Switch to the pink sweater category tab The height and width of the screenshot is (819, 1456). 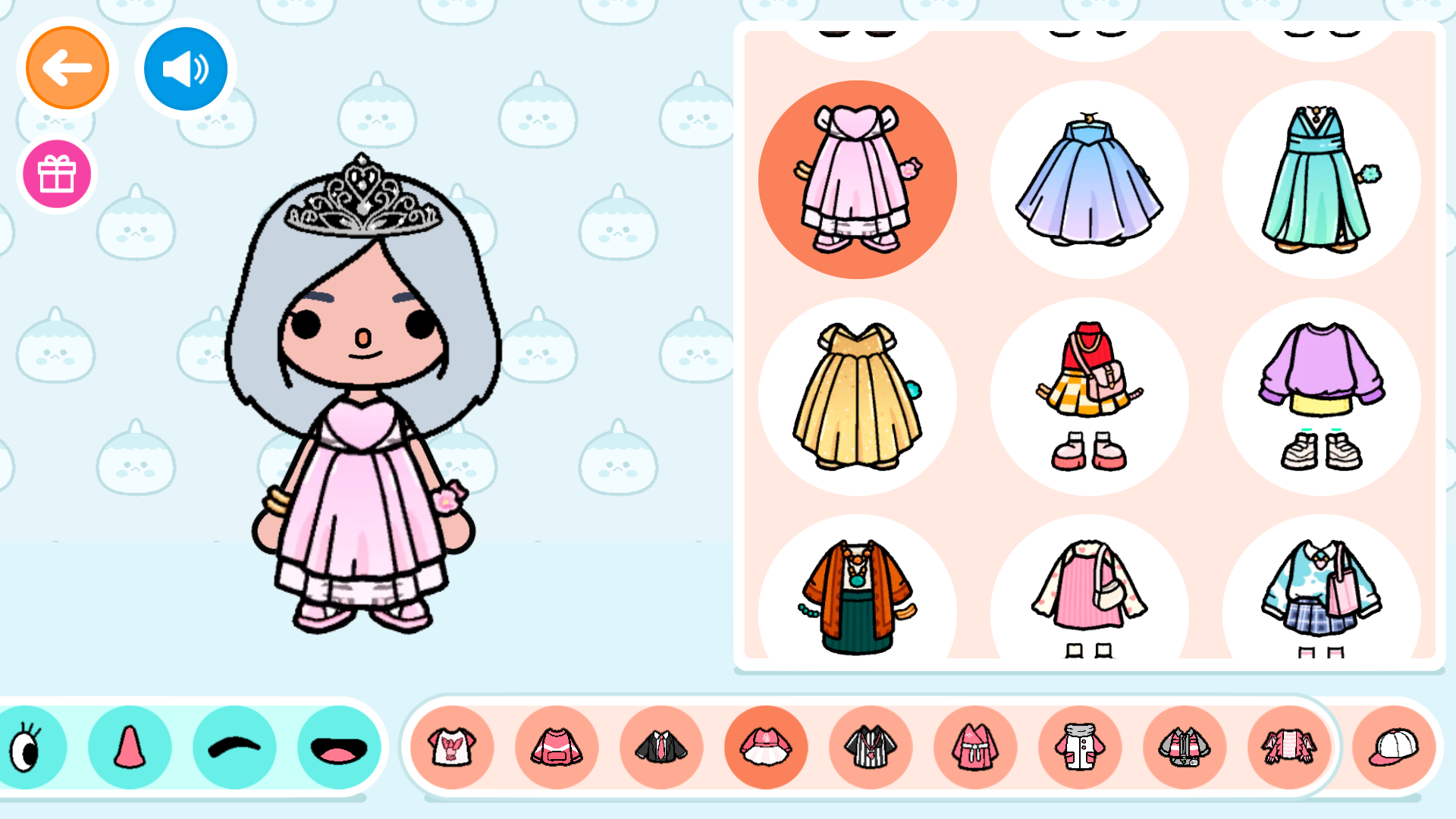(557, 747)
